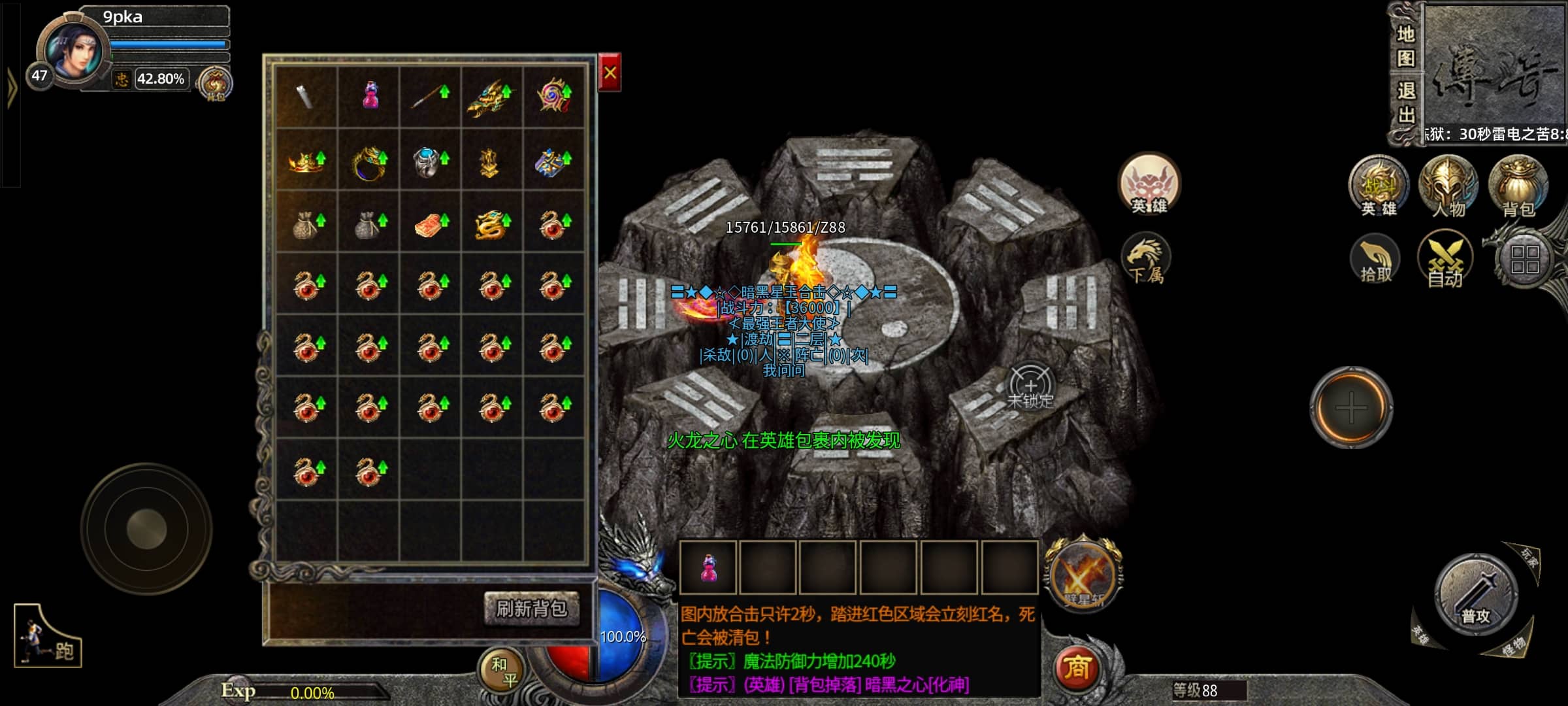1568x706 pixels.
Task: Close the inventory bag window
Action: tap(610, 73)
